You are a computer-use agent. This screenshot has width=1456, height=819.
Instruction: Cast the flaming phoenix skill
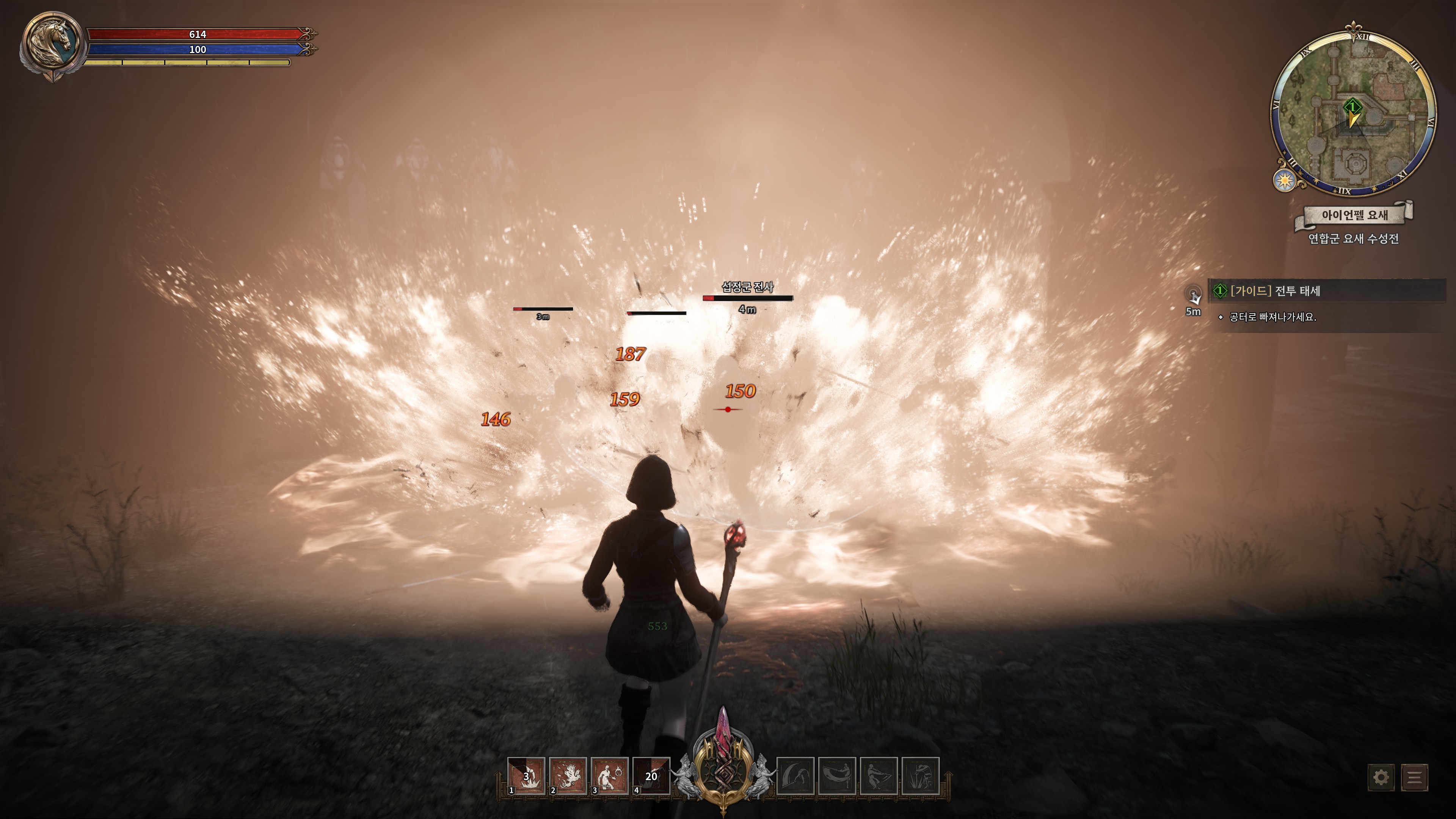click(568, 776)
